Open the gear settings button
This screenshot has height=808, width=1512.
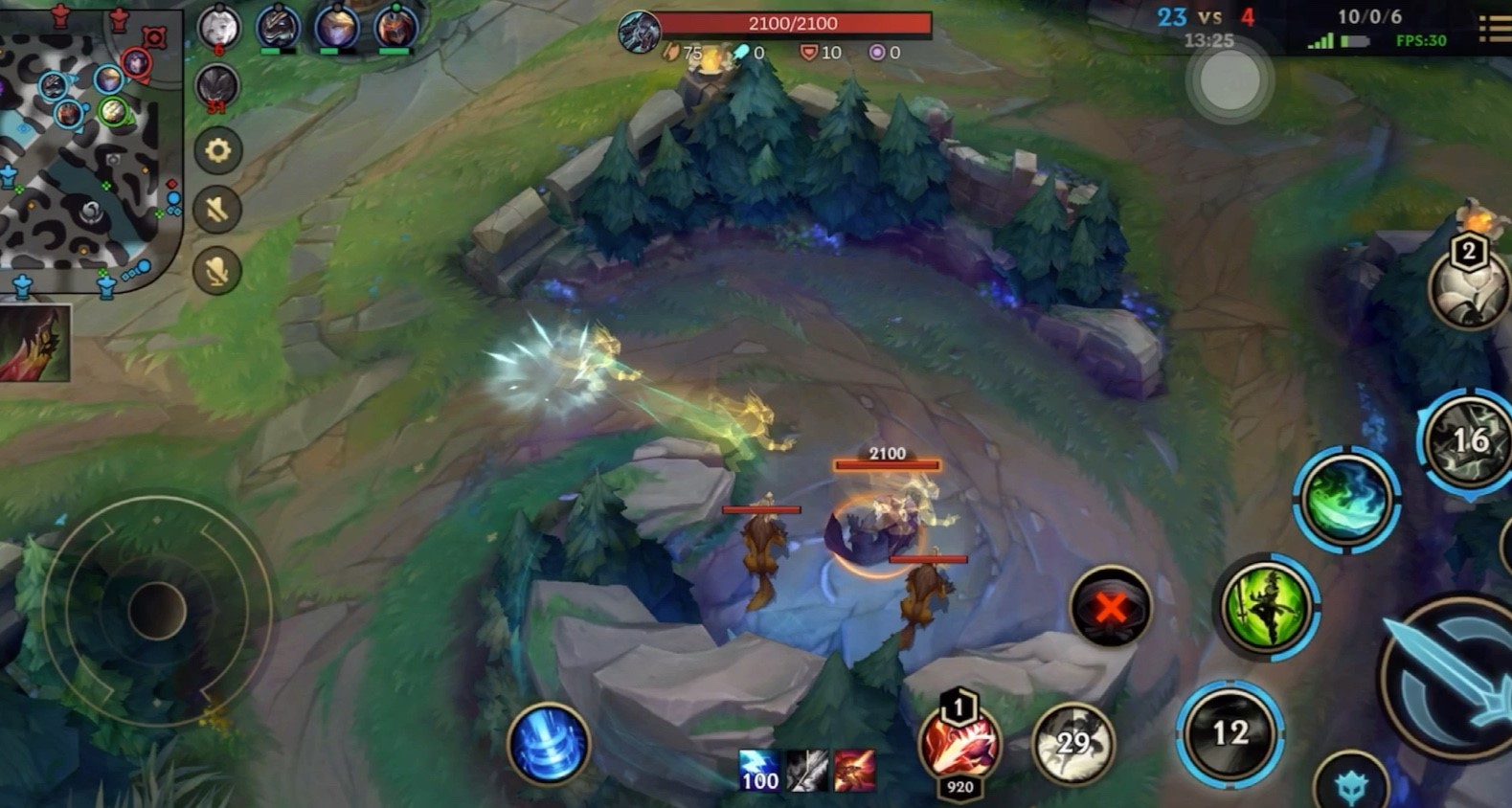pos(217,151)
